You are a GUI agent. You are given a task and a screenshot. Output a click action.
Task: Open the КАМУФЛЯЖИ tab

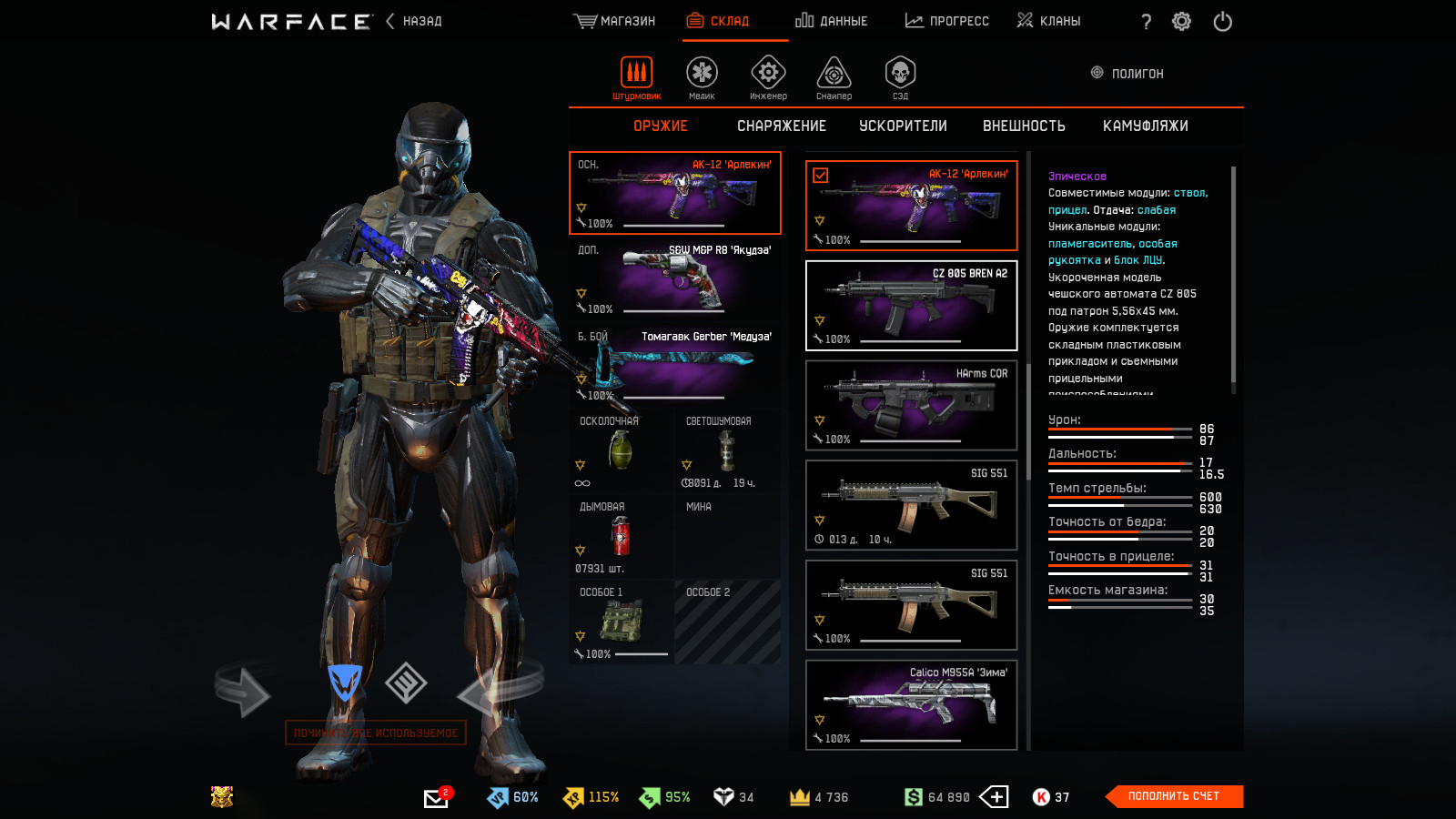(x=1145, y=126)
